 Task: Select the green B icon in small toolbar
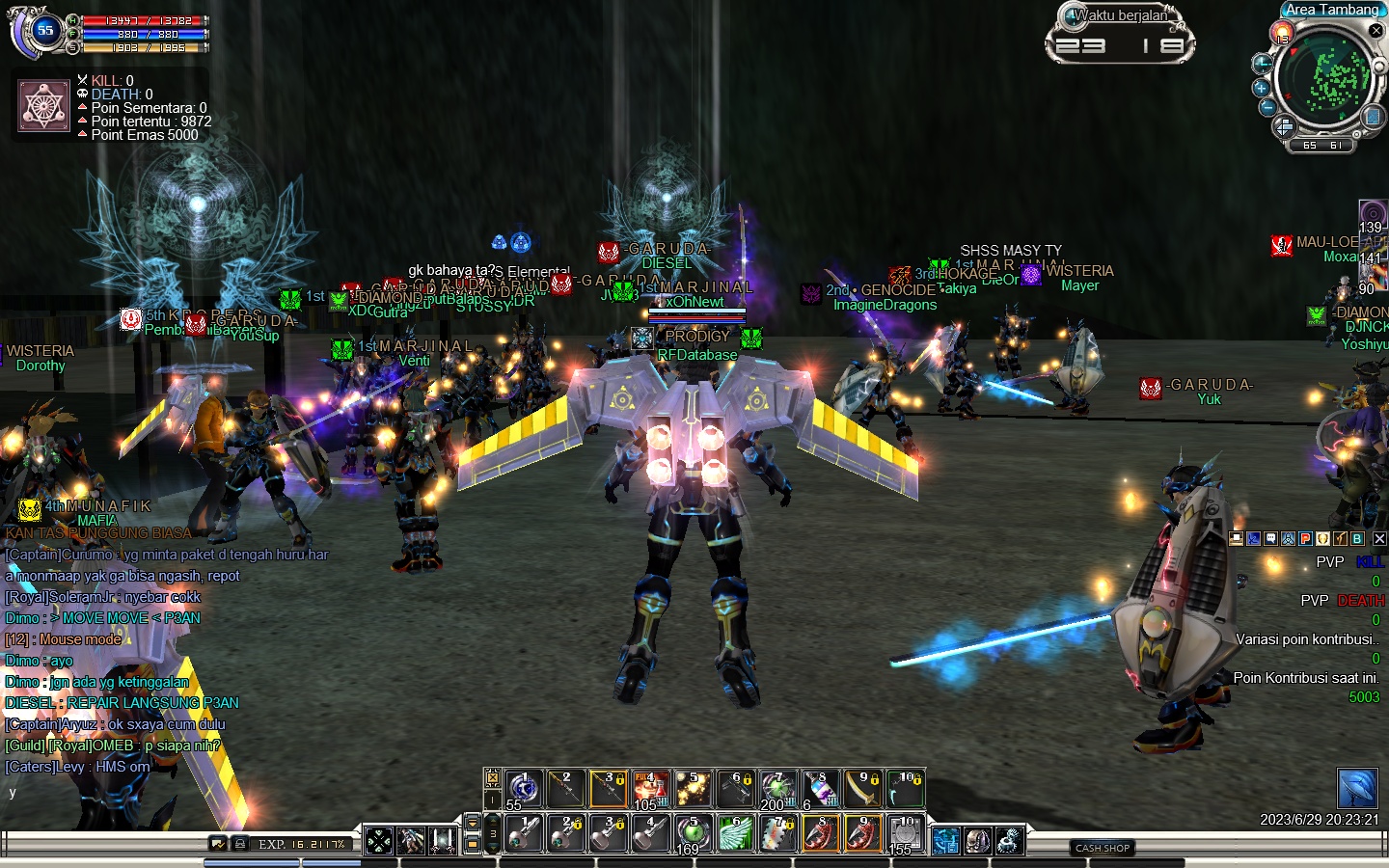pos(1357,539)
